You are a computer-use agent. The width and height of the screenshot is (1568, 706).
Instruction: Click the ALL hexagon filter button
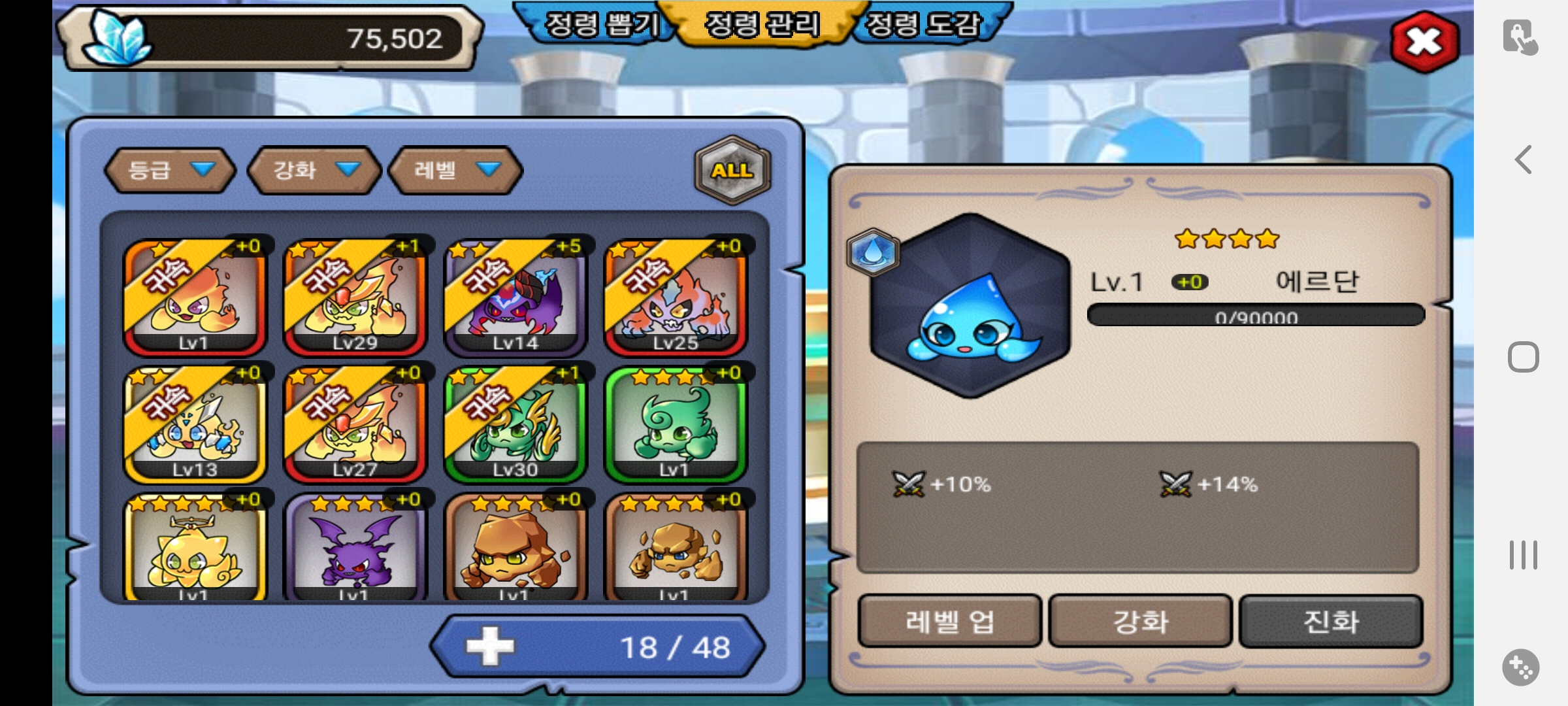click(x=732, y=170)
